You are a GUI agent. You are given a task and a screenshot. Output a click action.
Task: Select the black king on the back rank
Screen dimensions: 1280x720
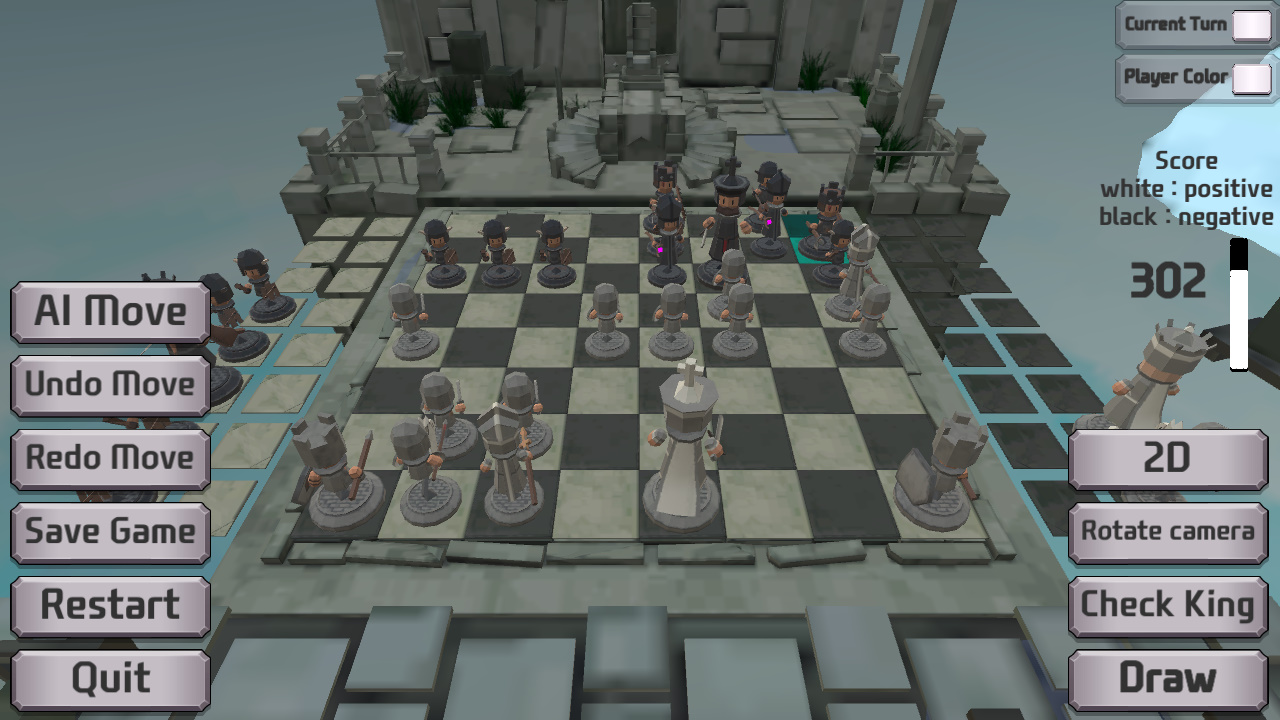730,210
